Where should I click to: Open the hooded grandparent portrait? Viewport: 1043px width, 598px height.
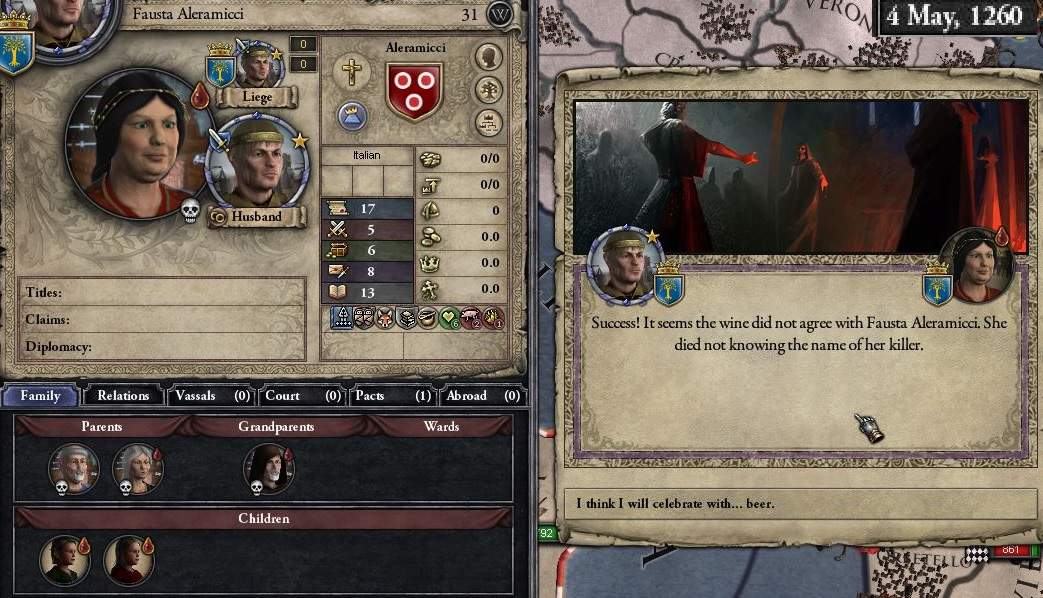(x=268, y=468)
